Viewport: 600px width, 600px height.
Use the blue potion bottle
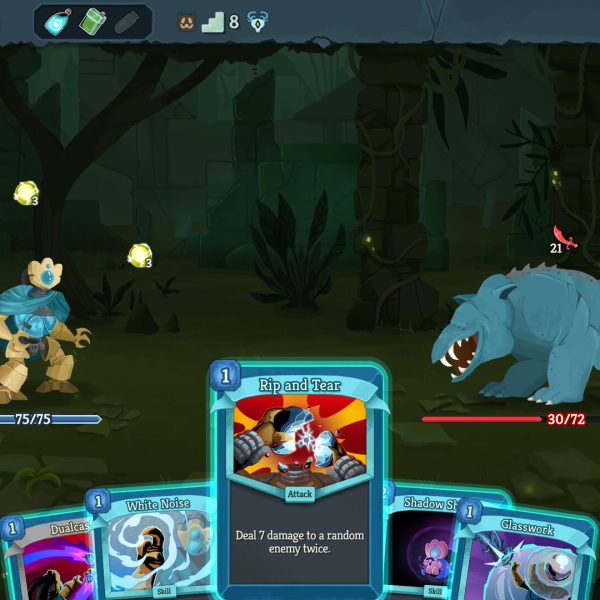click(58, 21)
